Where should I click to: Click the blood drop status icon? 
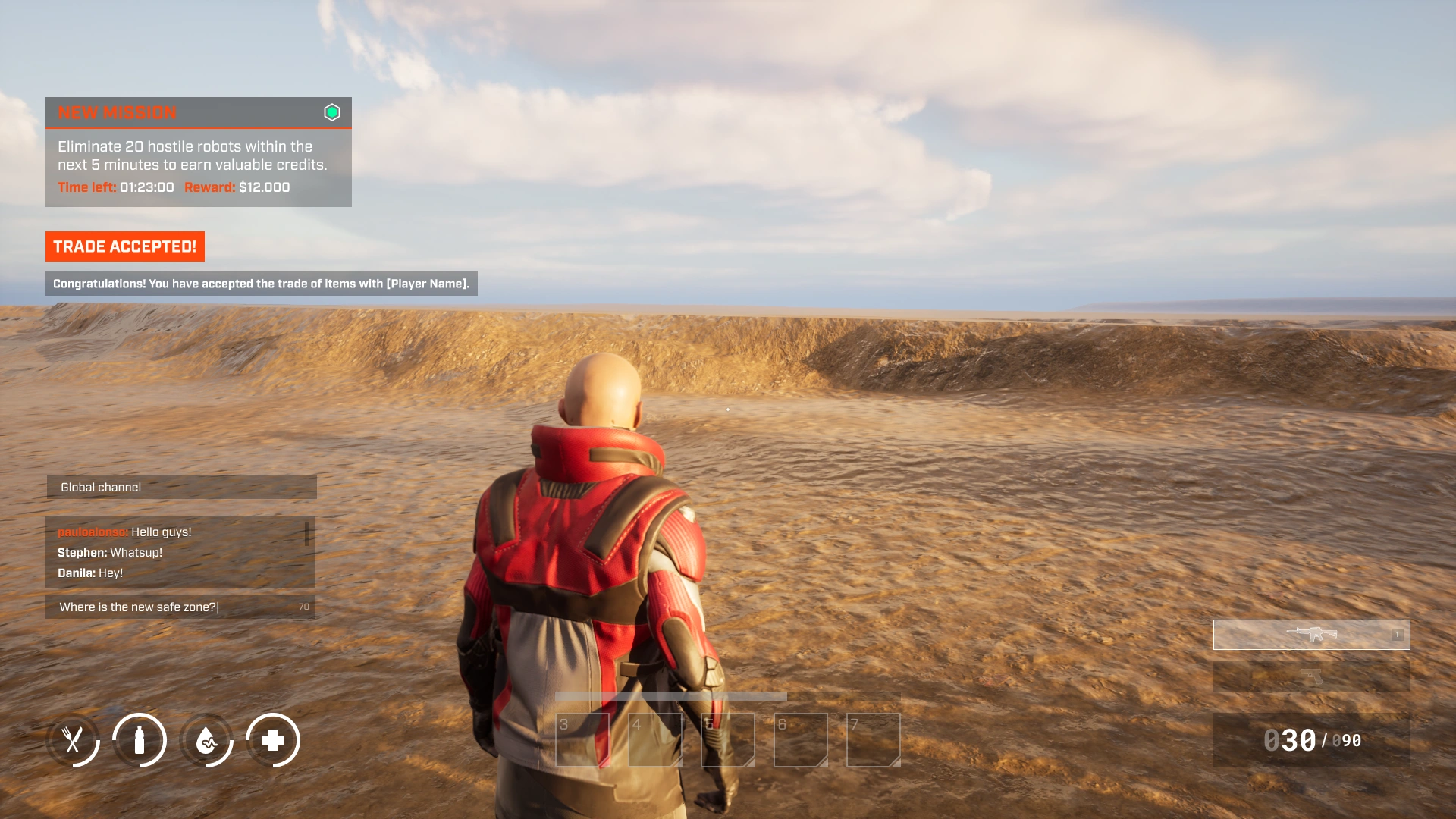point(206,740)
